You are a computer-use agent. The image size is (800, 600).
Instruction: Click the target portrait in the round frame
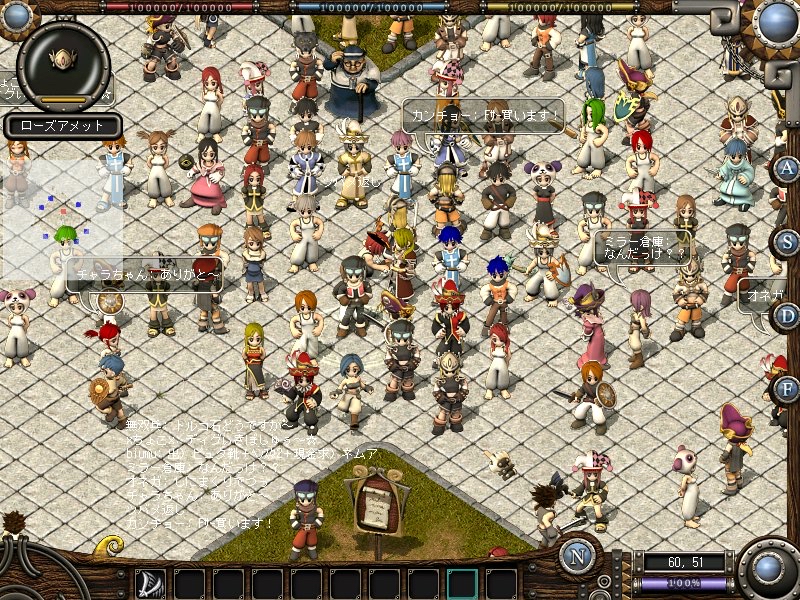63,60
